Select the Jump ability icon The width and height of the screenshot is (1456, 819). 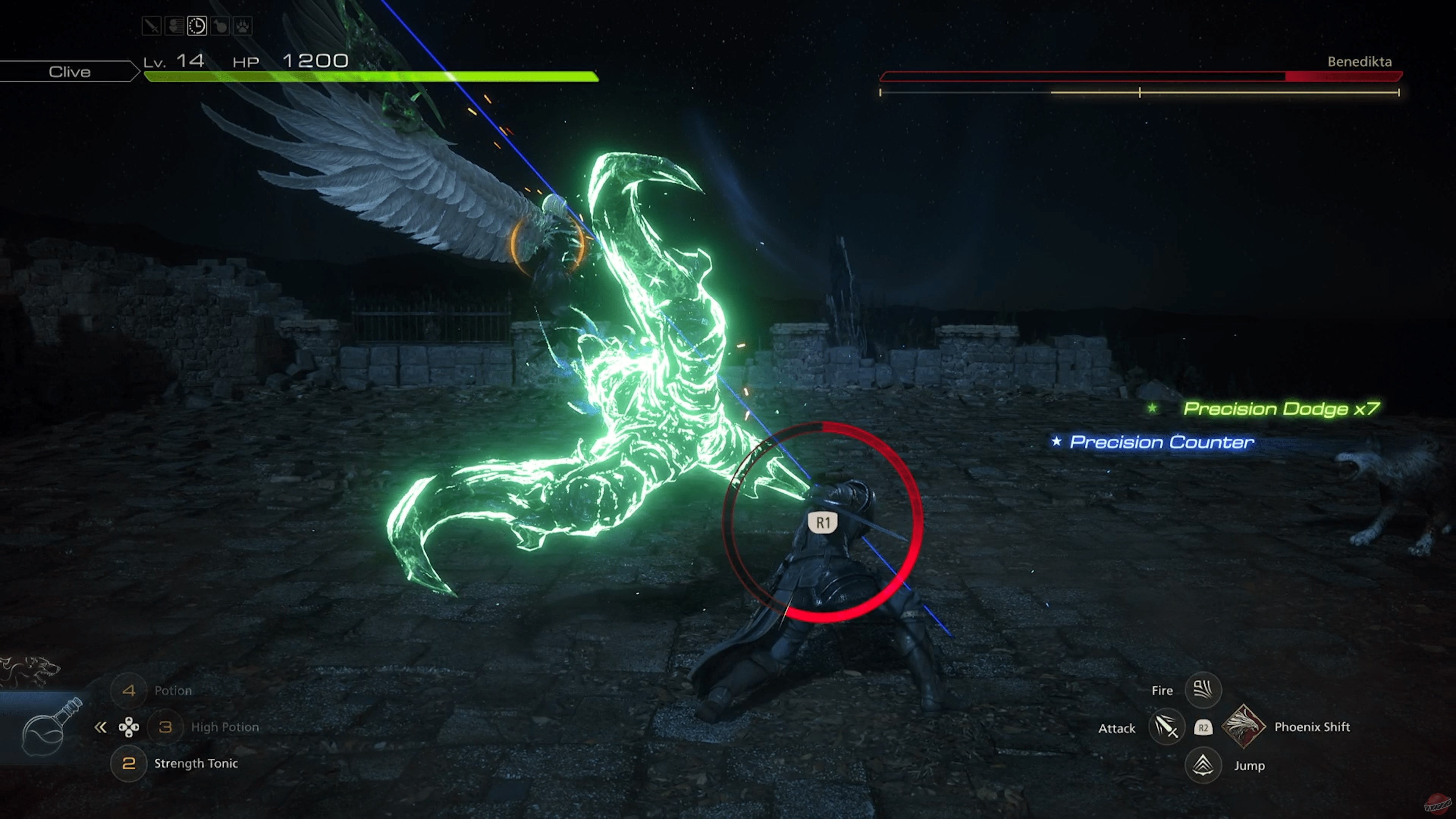[x=1203, y=767]
